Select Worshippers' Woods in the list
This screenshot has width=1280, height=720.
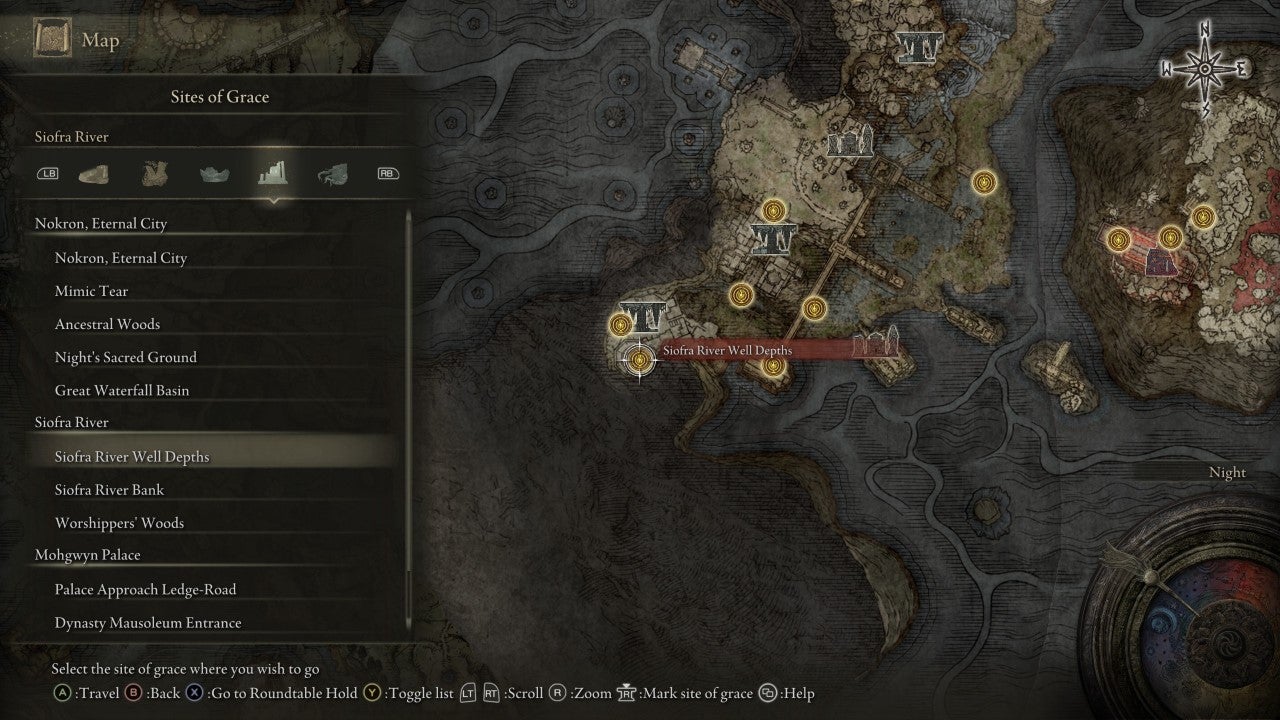(x=119, y=523)
